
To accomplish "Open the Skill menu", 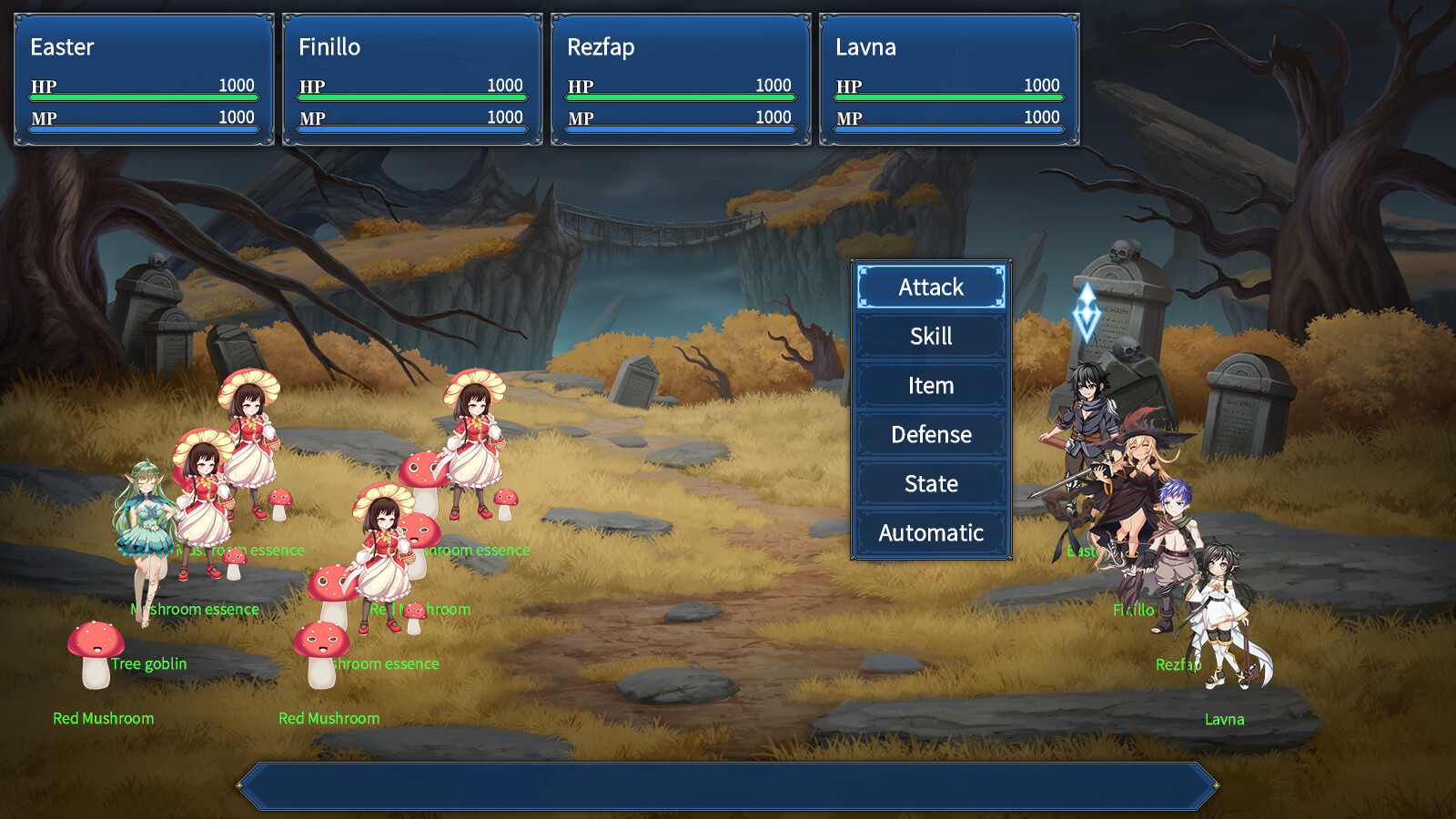I will [930, 336].
